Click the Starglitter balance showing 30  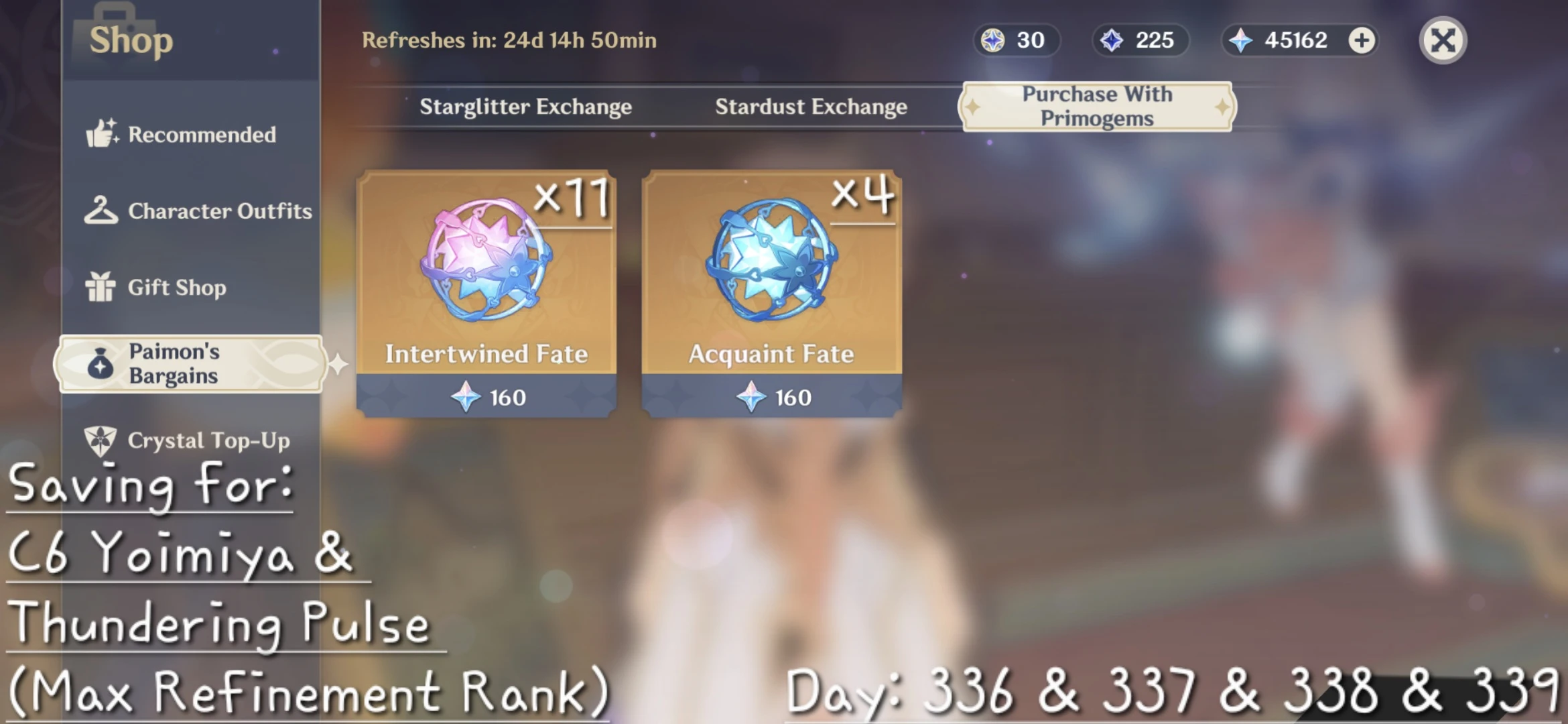point(1016,40)
